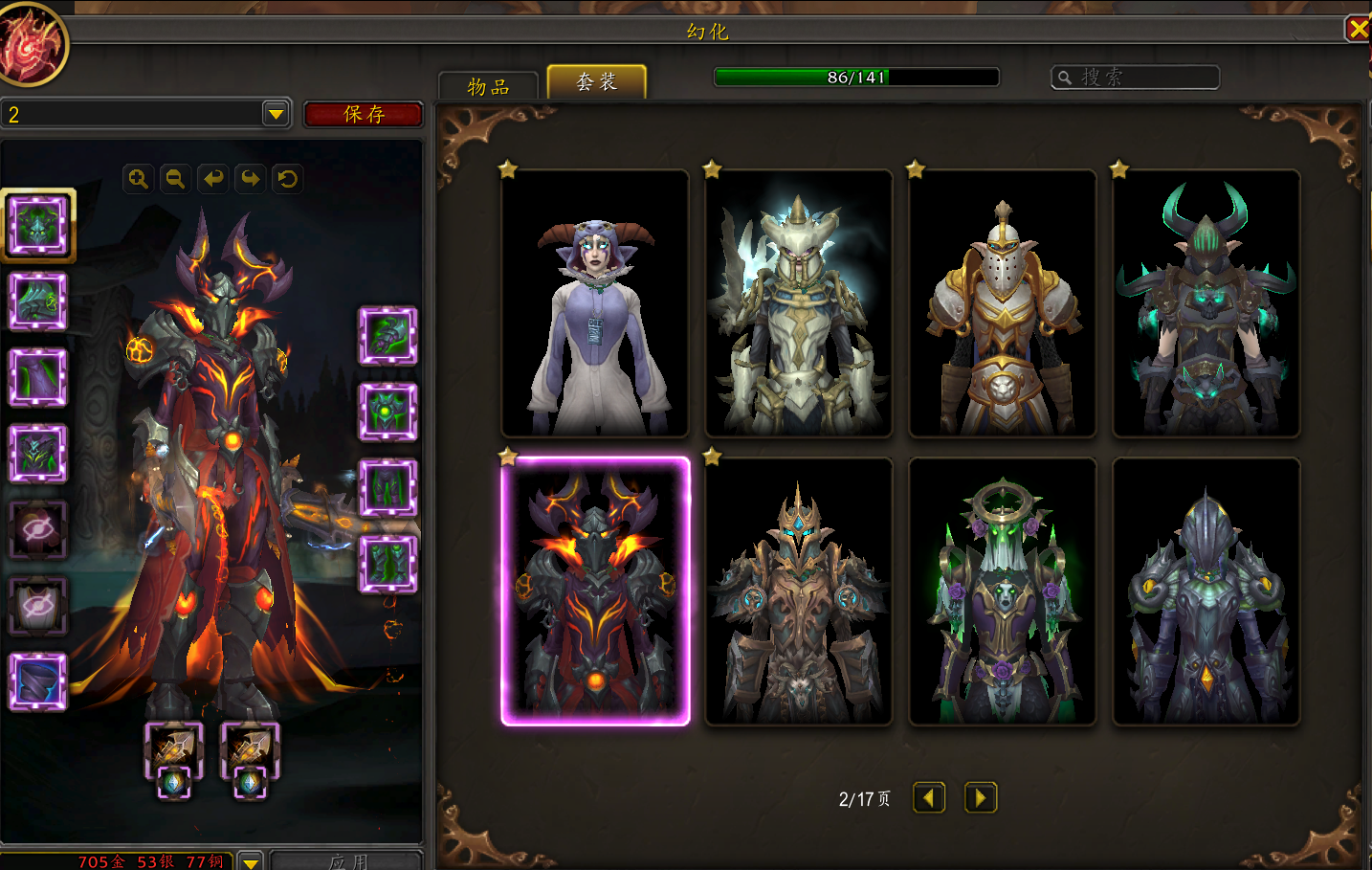Save outfit with the 保存 button
1372x870 pixels.
click(x=364, y=115)
